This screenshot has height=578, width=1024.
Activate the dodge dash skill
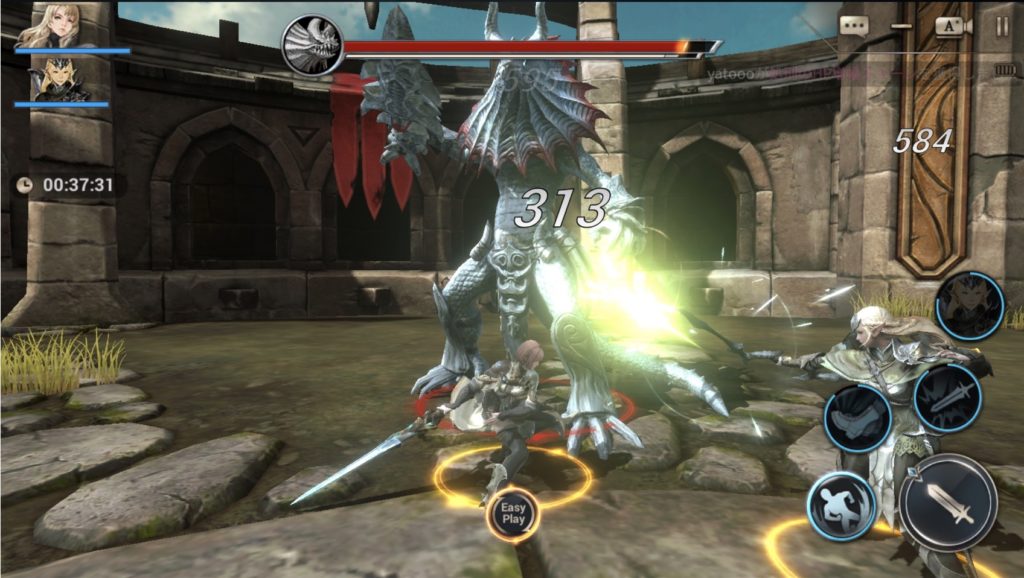(x=842, y=505)
